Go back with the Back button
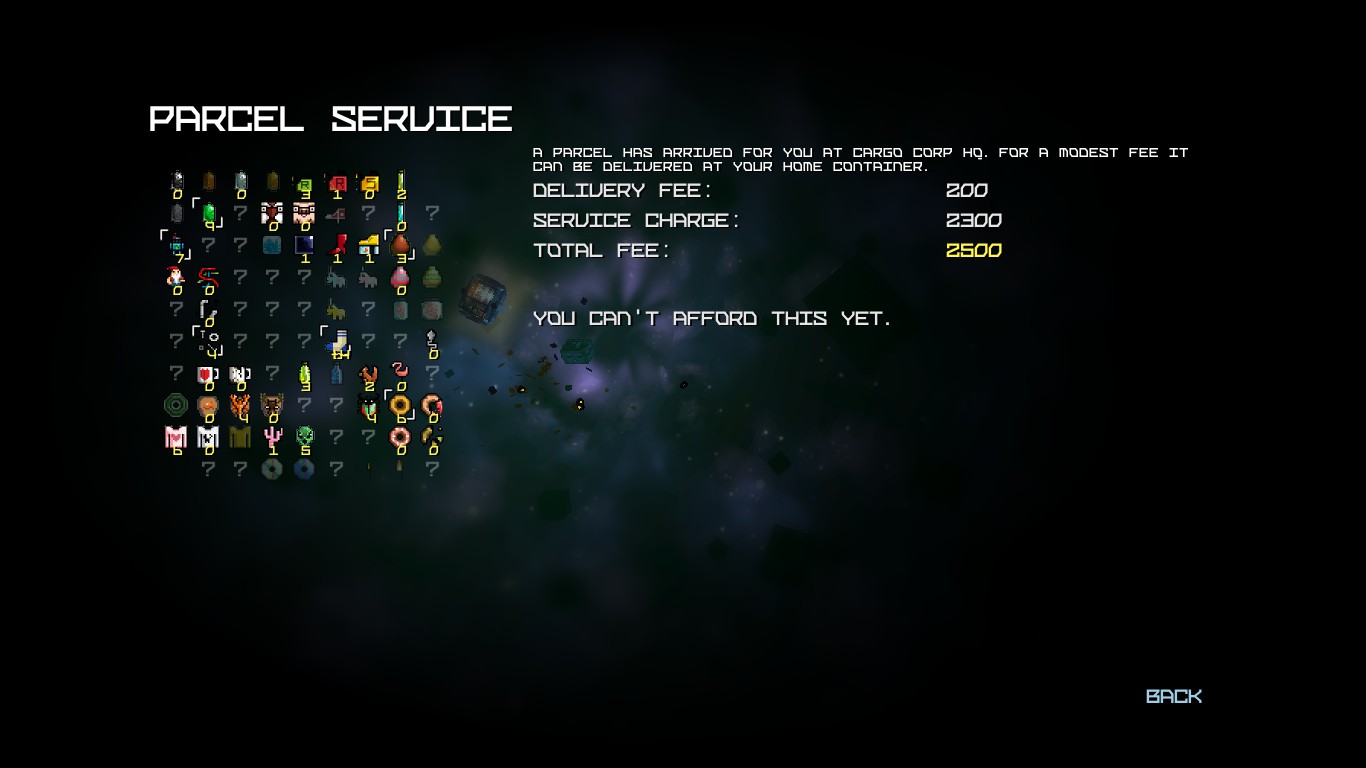The image size is (1366, 768). pyautogui.click(x=1173, y=696)
